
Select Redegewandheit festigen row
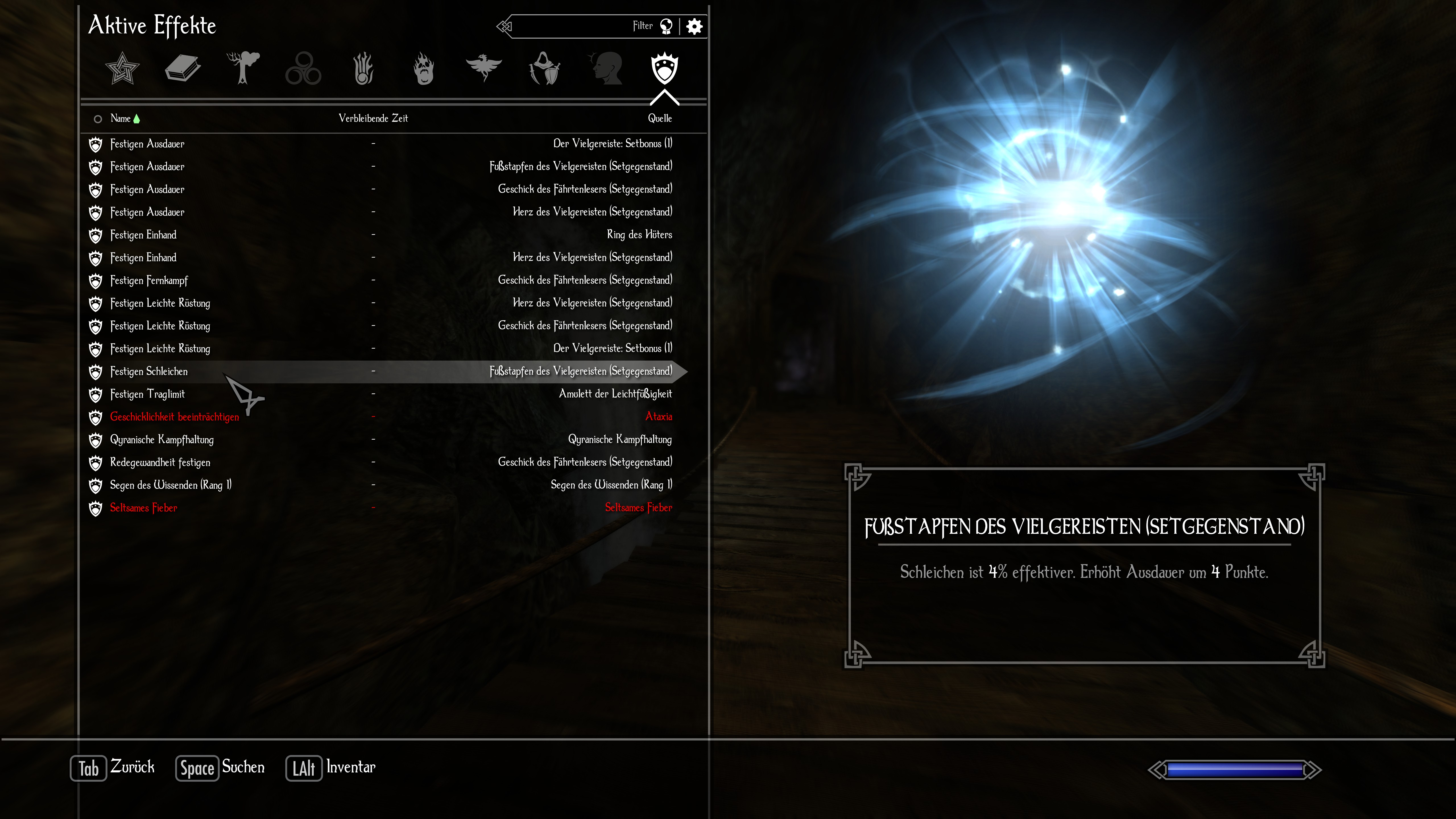click(x=160, y=462)
